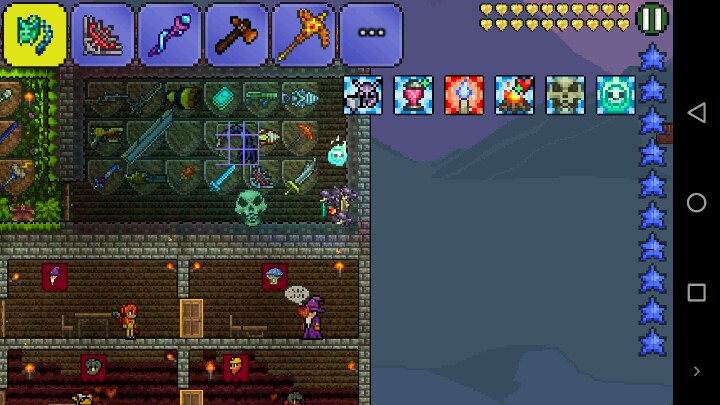Screen dimensions: 720x405
Task: Select the teal highlighted hotbar item
Action: [x=35, y=34]
